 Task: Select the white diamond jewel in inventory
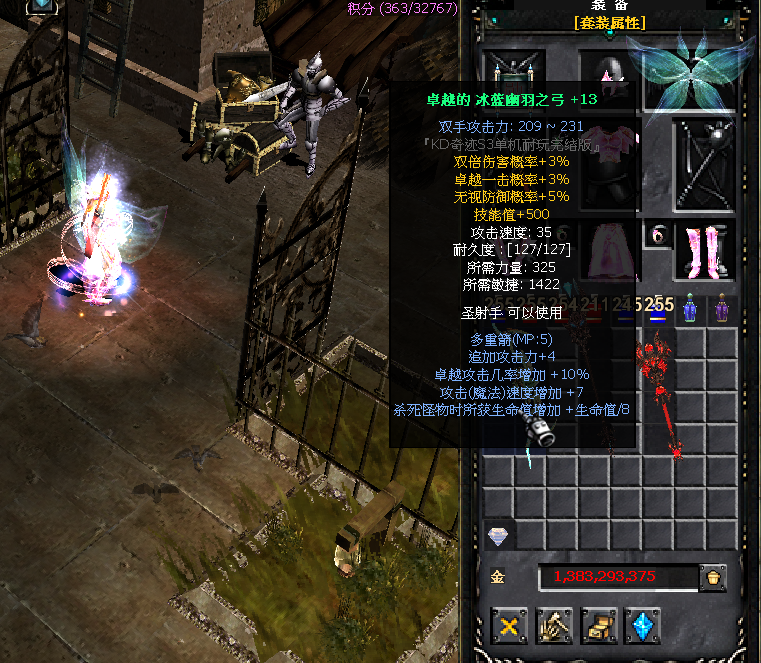(x=497, y=537)
